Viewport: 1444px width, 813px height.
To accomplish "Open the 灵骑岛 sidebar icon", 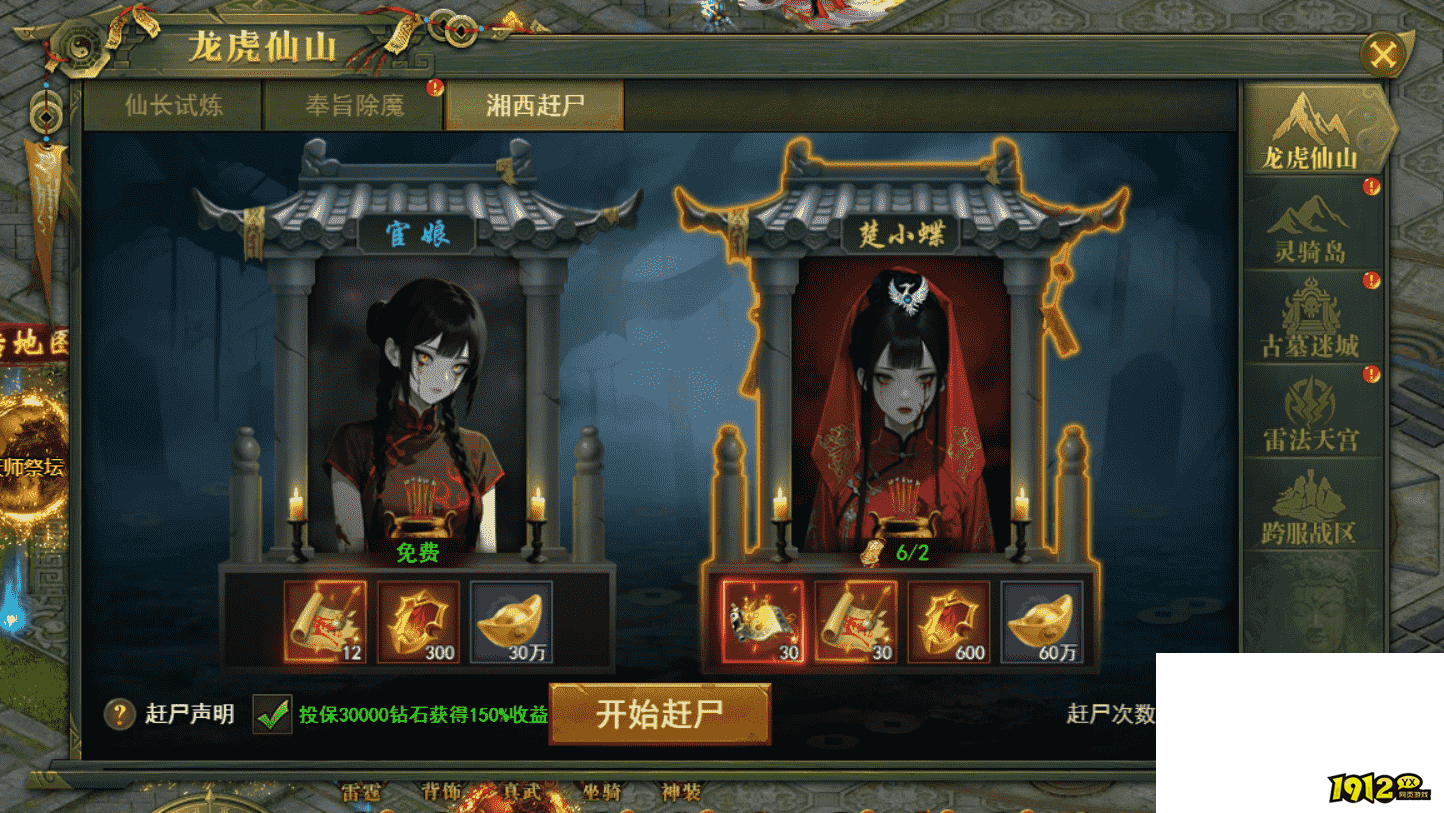I will [1311, 226].
